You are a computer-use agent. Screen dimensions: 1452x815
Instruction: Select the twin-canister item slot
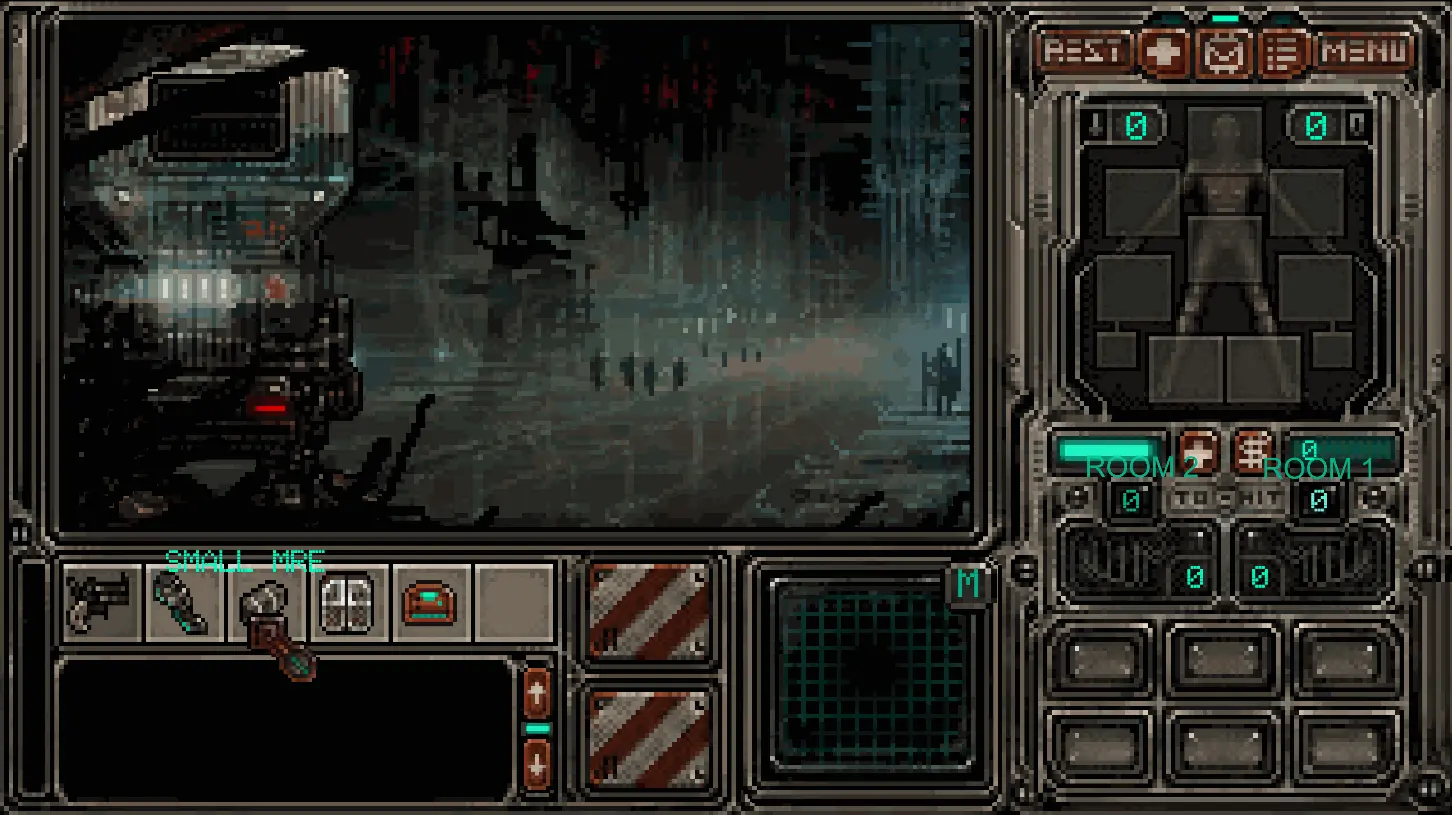click(x=348, y=602)
